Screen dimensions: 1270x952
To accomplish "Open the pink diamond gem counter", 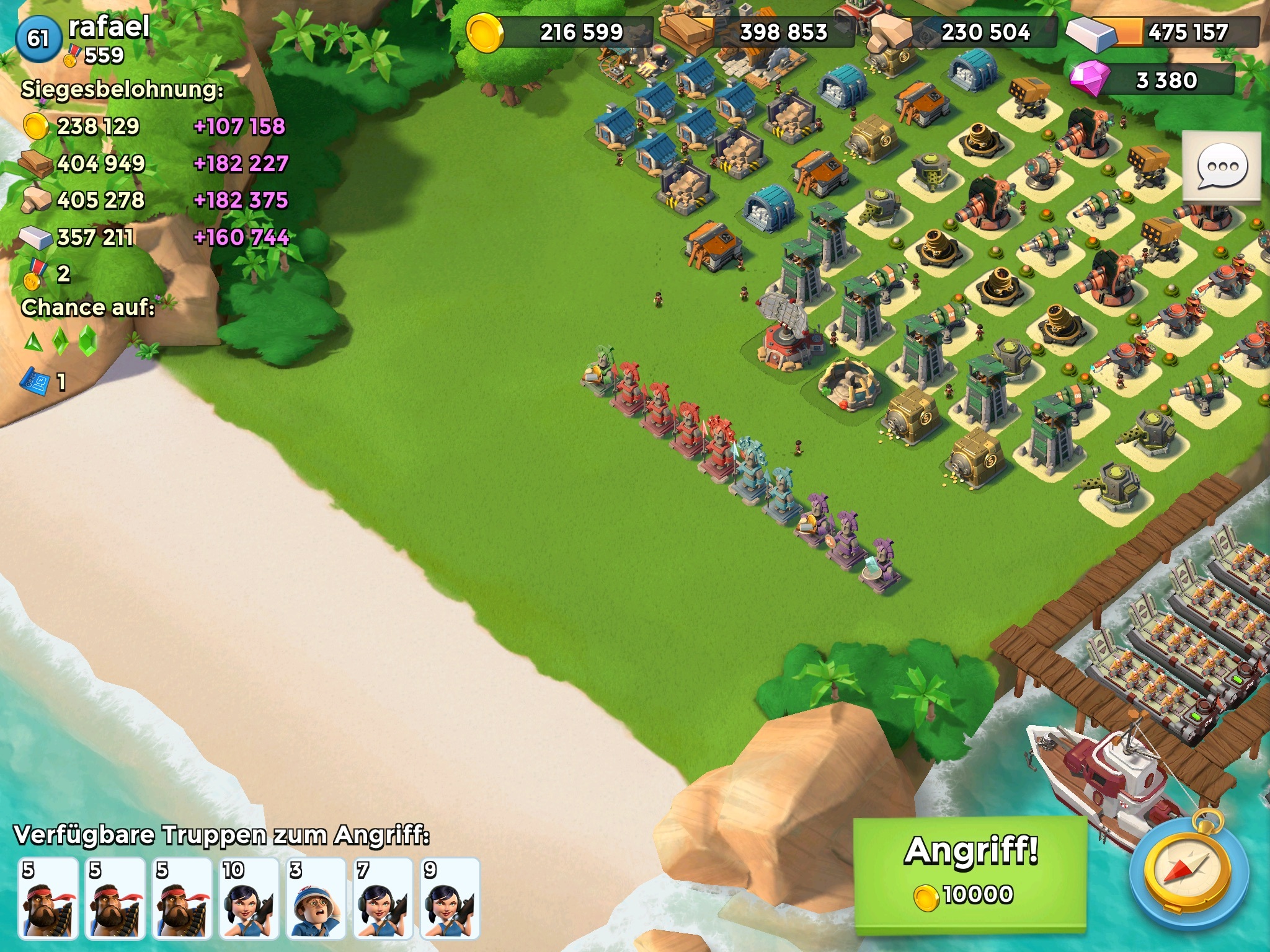I will (x=1153, y=81).
